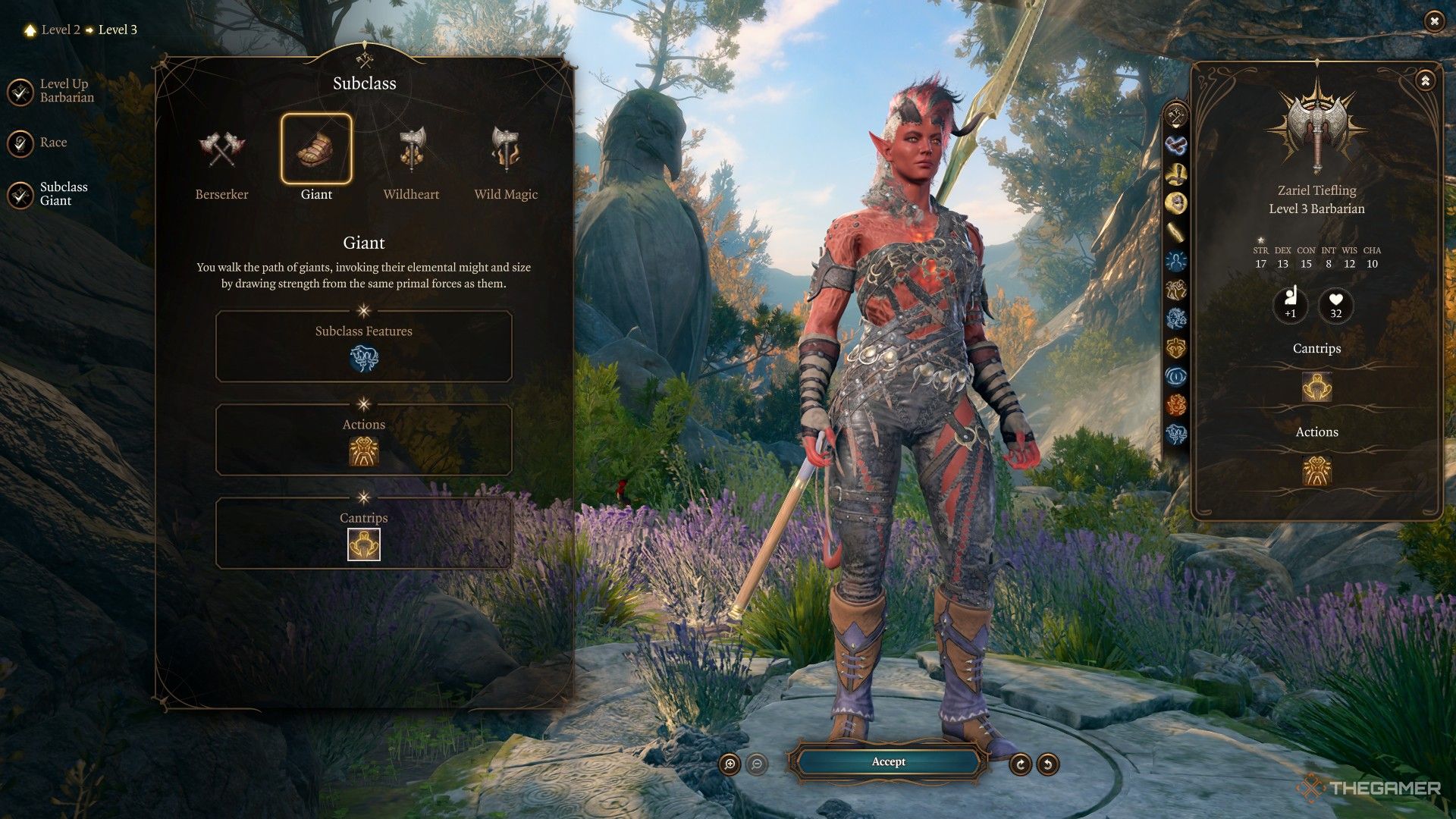
Task: Inspect the Cantrips icon in the Subclass panel
Action: click(364, 544)
